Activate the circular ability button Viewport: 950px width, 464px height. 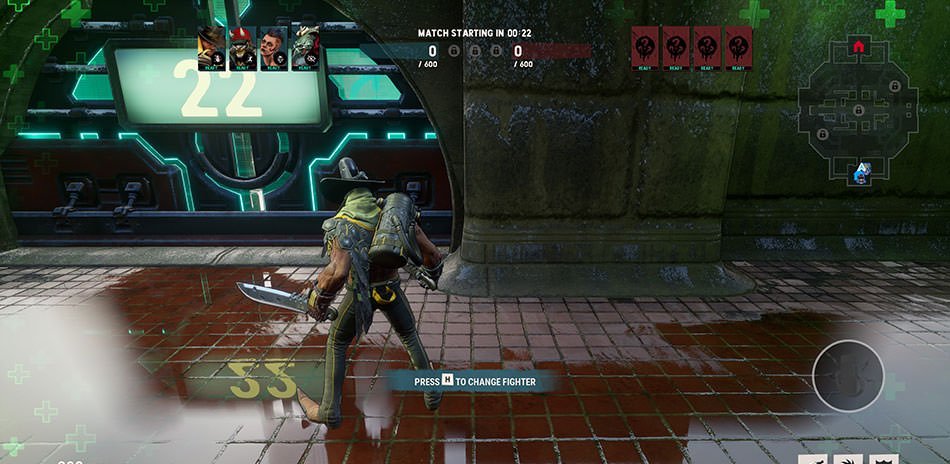848,376
